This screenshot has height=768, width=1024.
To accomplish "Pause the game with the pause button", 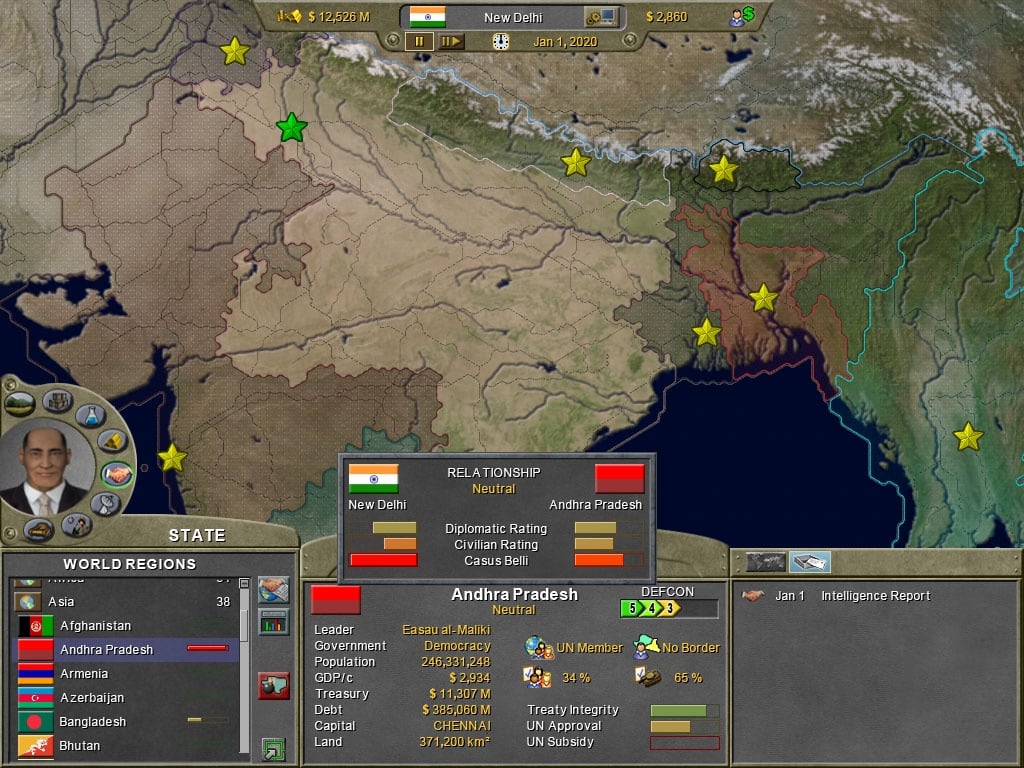I will [x=418, y=41].
